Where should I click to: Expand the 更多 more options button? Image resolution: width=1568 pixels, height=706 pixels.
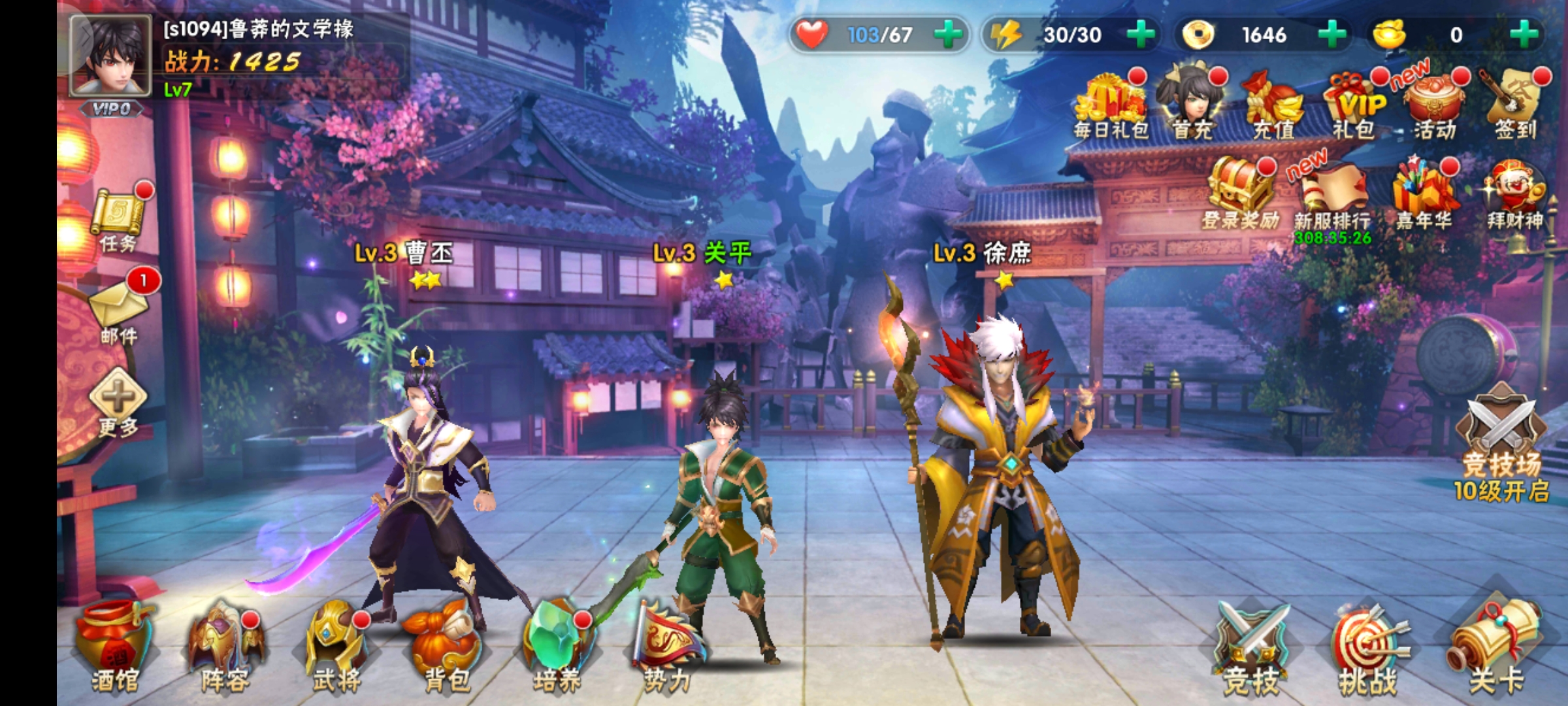click(118, 402)
